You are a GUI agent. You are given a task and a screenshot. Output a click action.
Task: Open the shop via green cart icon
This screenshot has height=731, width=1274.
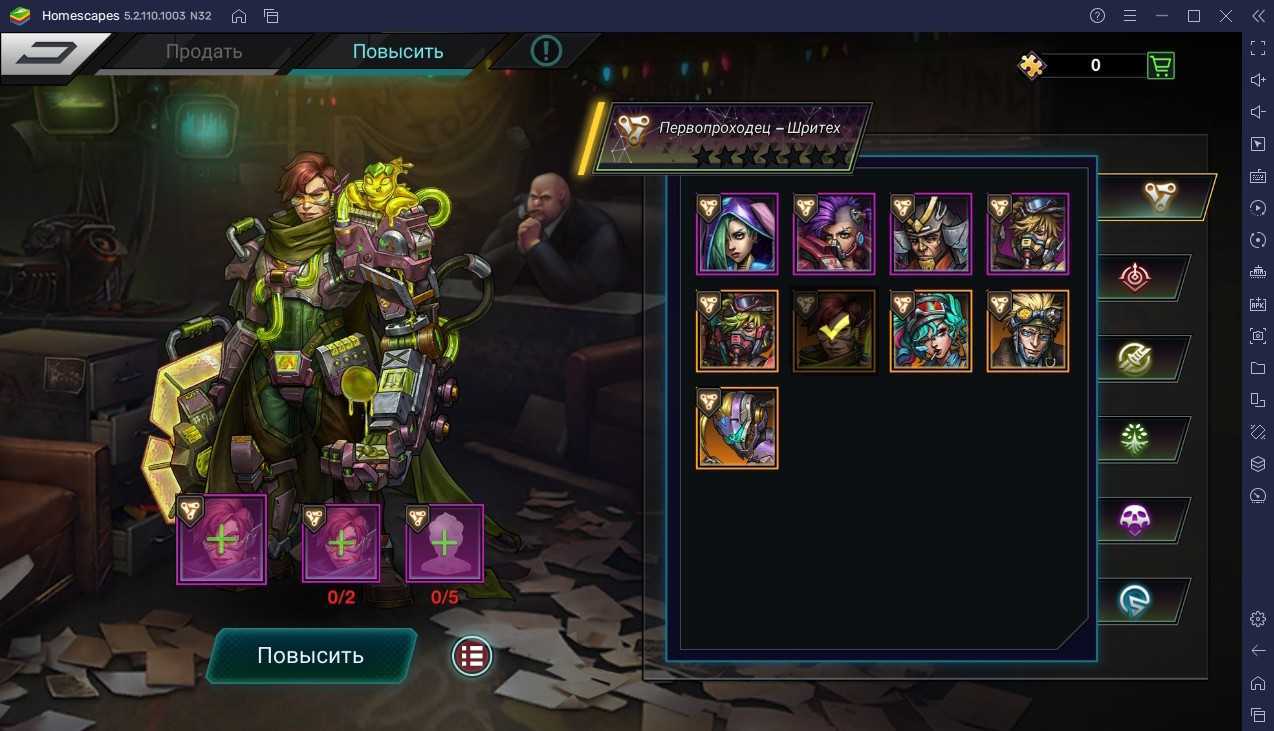point(1160,66)
